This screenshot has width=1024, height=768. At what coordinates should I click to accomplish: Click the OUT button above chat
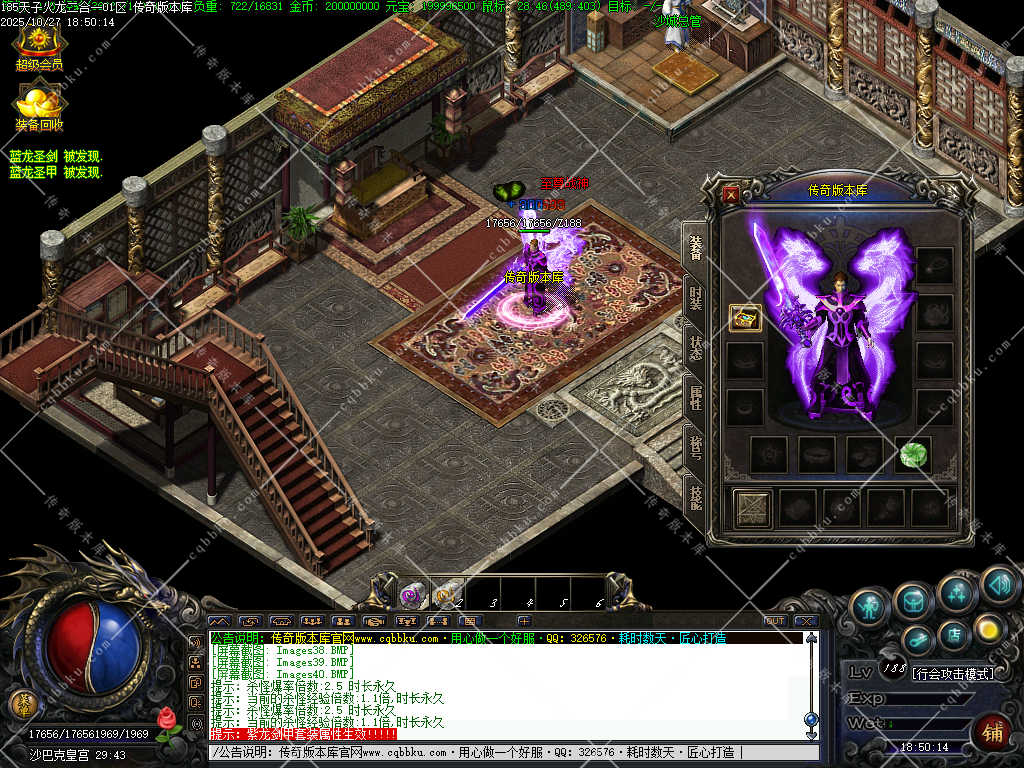click(774, 620)
